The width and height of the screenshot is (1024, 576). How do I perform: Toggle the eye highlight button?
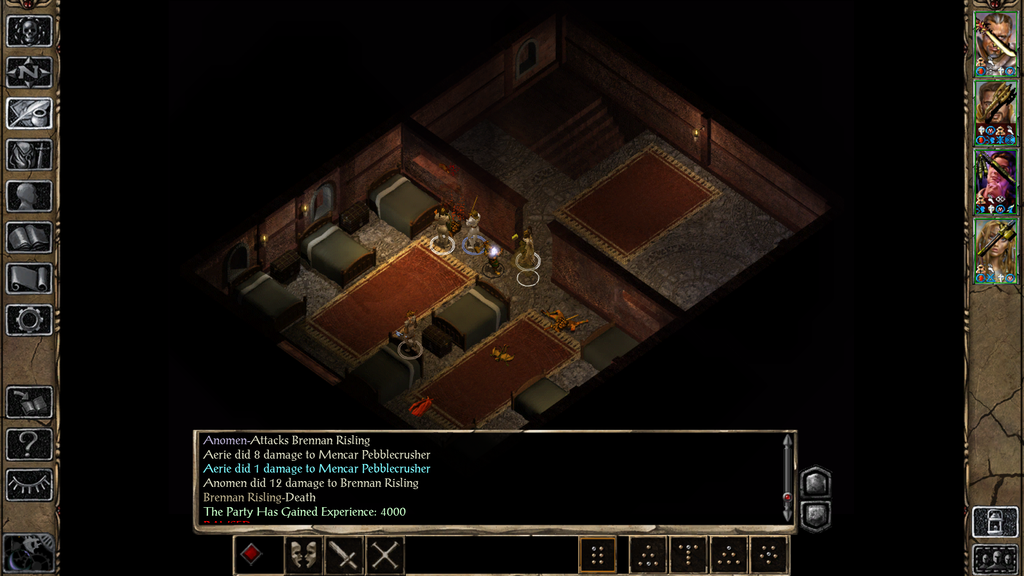[x=29, y=485]
